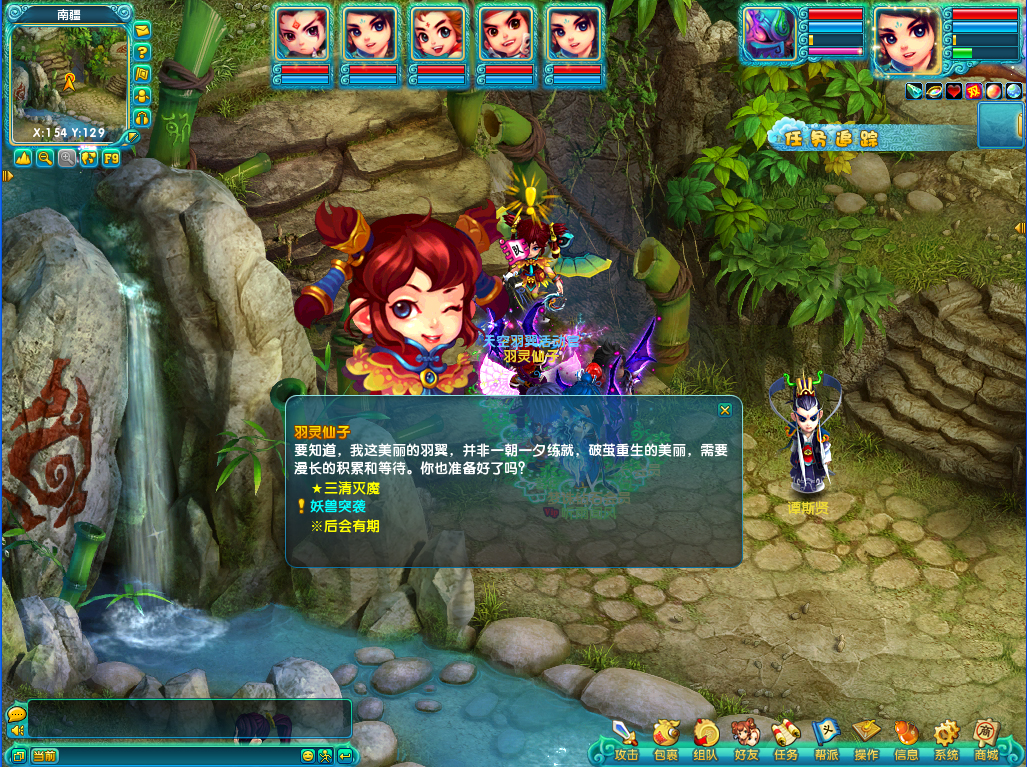Click the headphones icon beside the minimap

coord(142,118)
